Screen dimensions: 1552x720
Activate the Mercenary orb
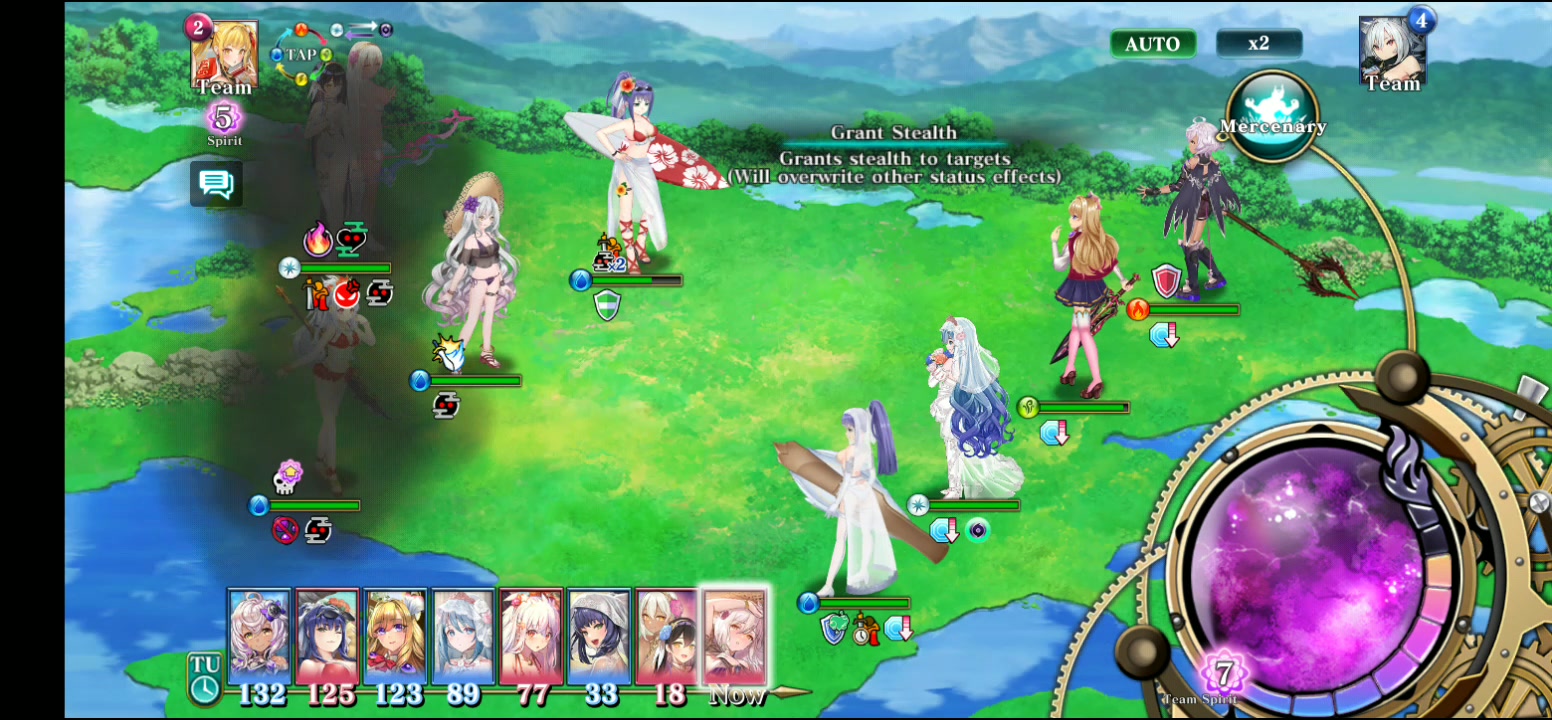pos(1271,115)
